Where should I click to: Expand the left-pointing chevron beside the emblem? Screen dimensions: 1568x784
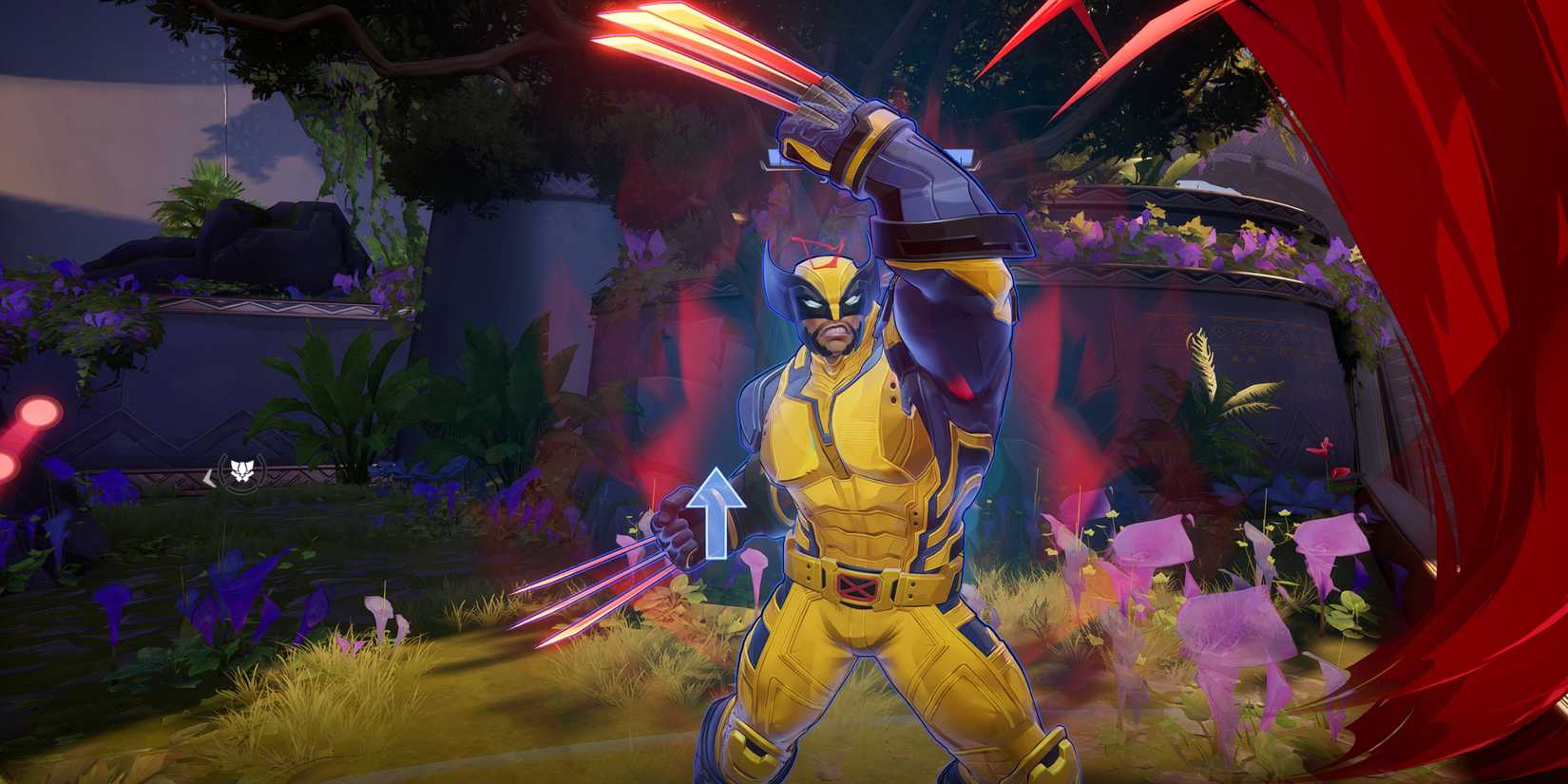(210, 478)
